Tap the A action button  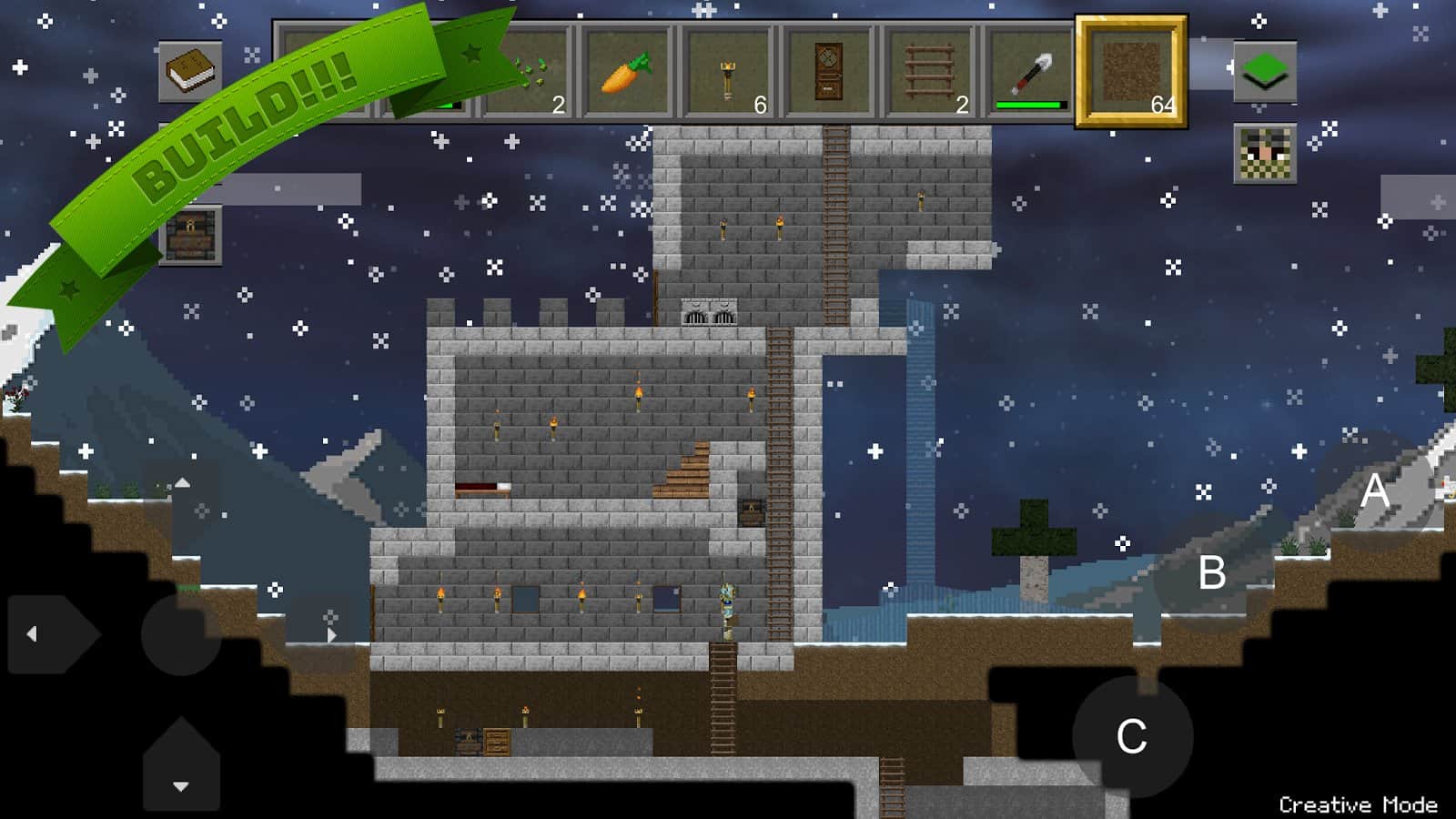1374,491
